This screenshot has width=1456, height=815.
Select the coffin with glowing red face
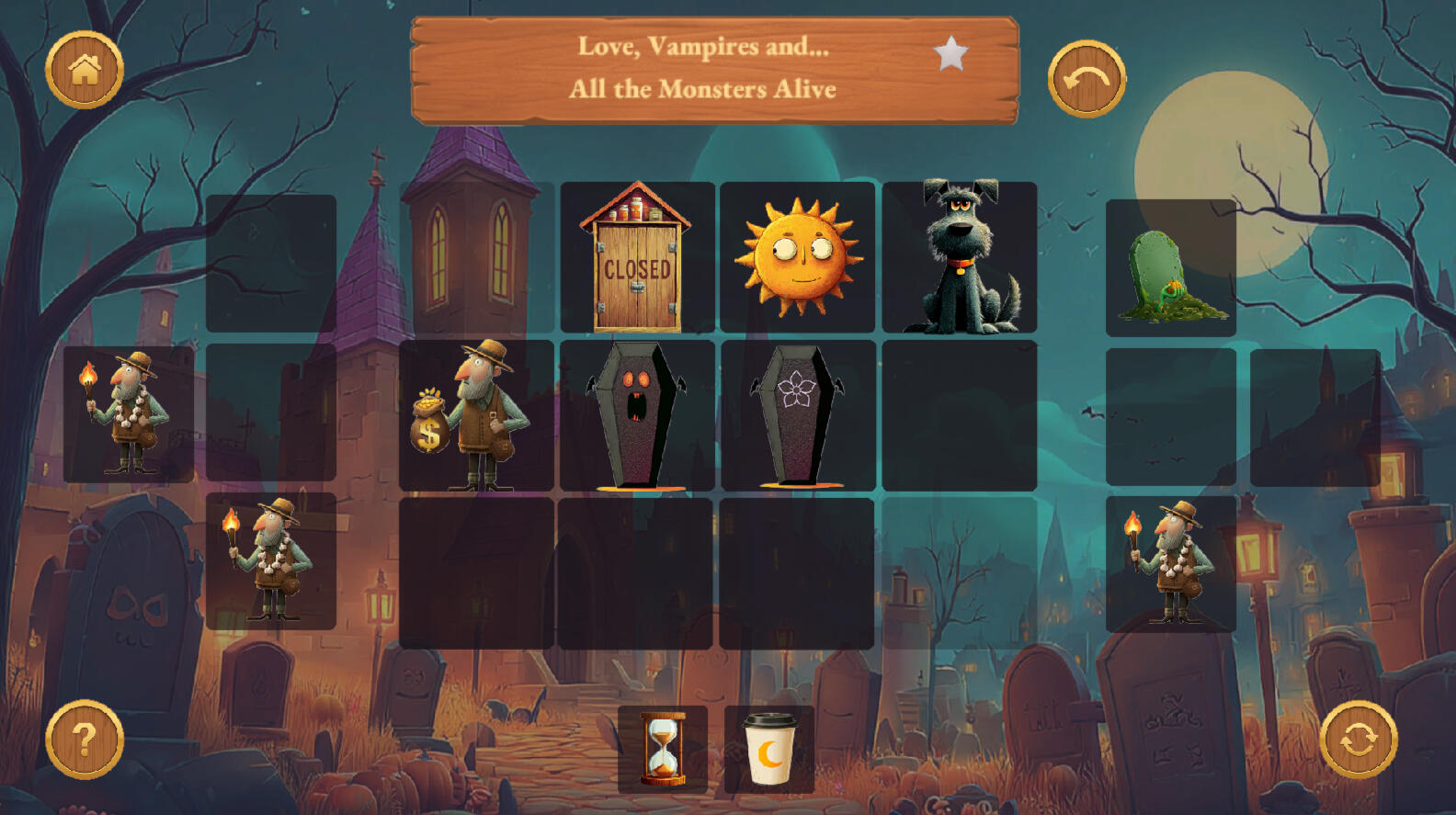coord(637,415)
